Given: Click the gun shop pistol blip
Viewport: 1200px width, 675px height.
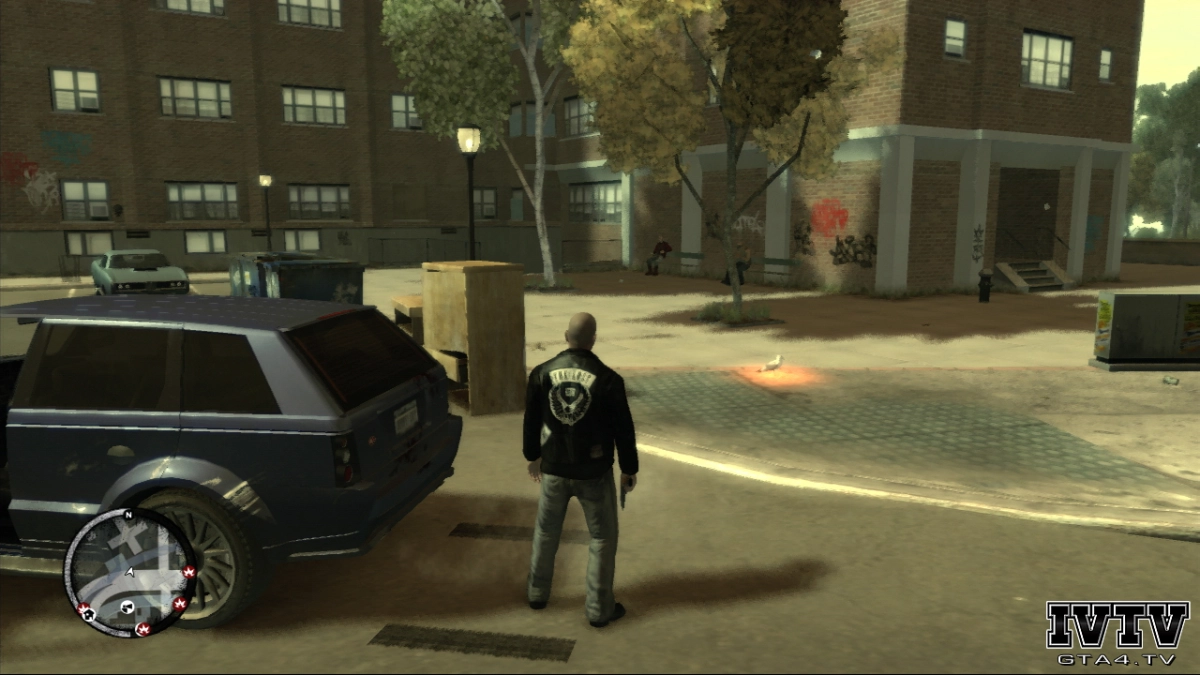Looking at the screenshot, I should [x=127, y=607].
